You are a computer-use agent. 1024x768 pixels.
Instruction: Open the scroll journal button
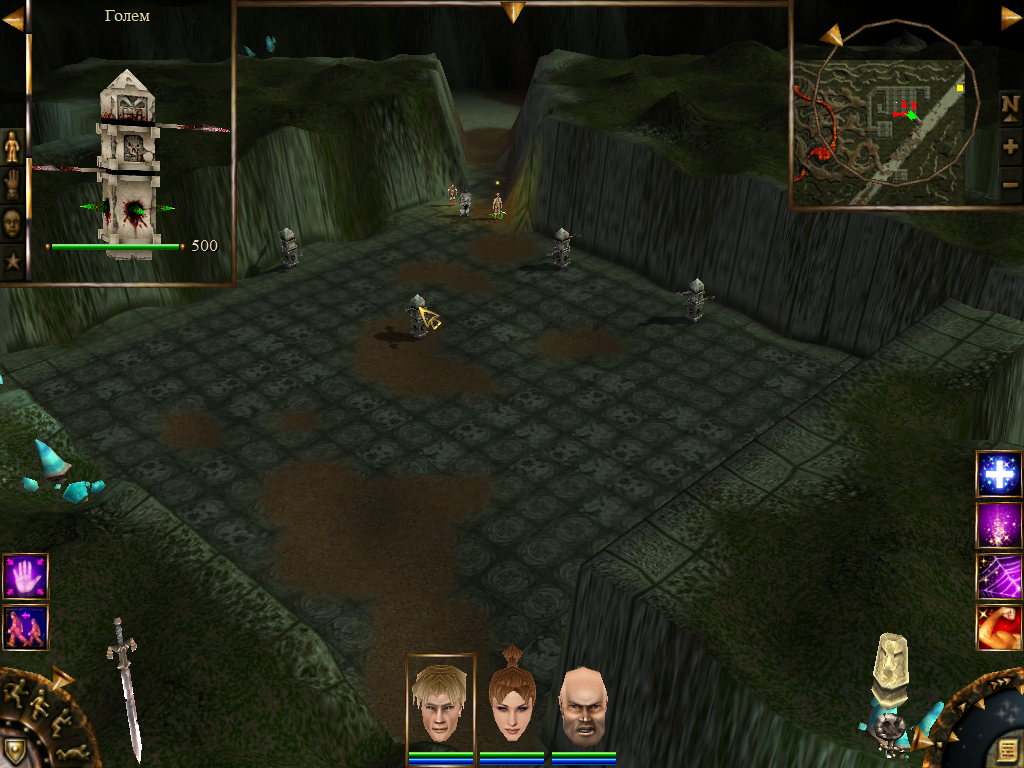1003,748
